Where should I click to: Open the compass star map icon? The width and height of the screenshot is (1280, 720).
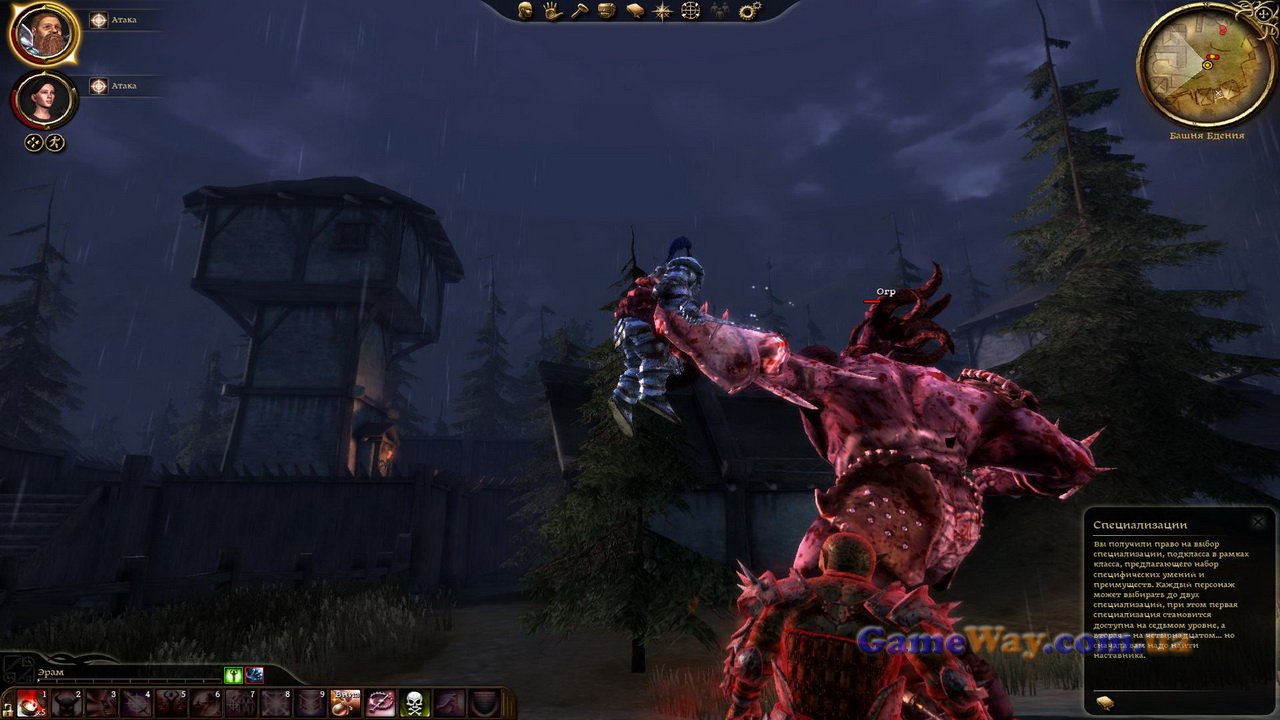662,11
